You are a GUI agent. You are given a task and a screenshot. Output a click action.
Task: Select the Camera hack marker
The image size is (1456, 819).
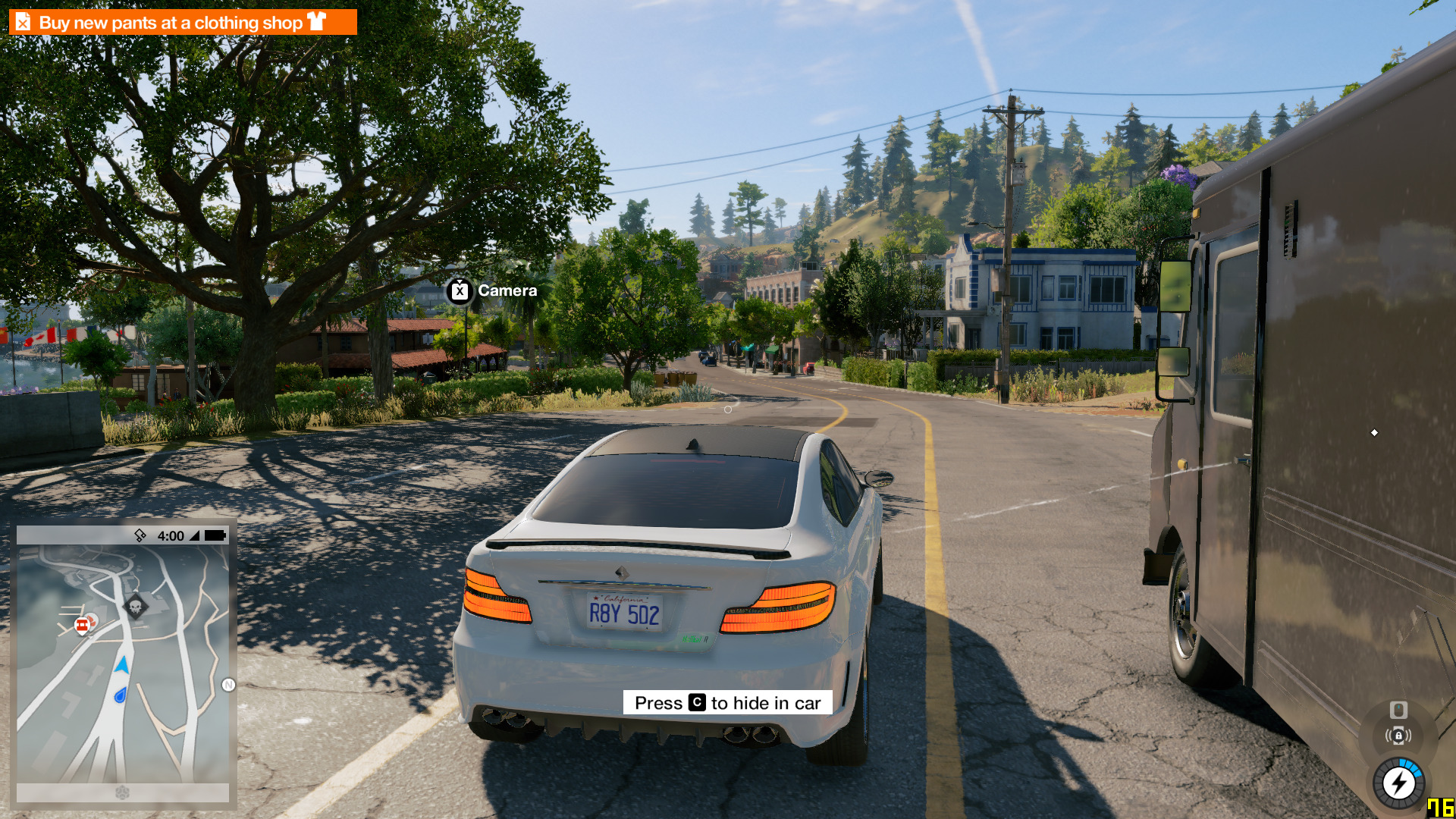coord(460,290)
